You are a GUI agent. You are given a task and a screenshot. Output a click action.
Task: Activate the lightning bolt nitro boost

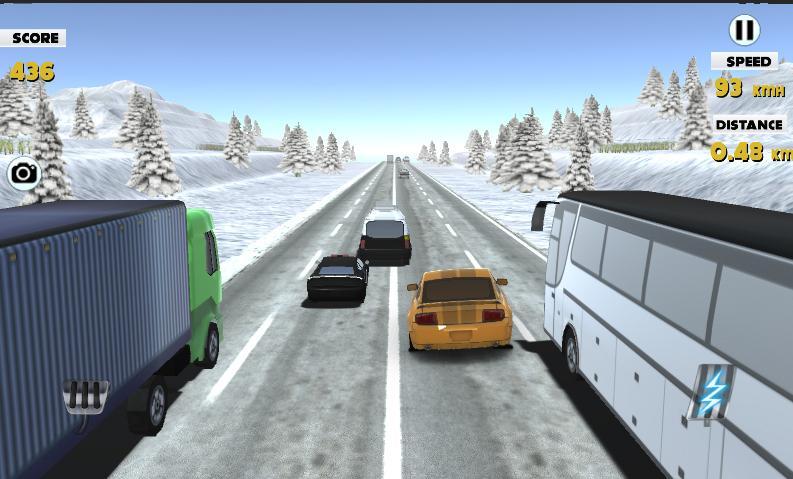tap(712, 393)
